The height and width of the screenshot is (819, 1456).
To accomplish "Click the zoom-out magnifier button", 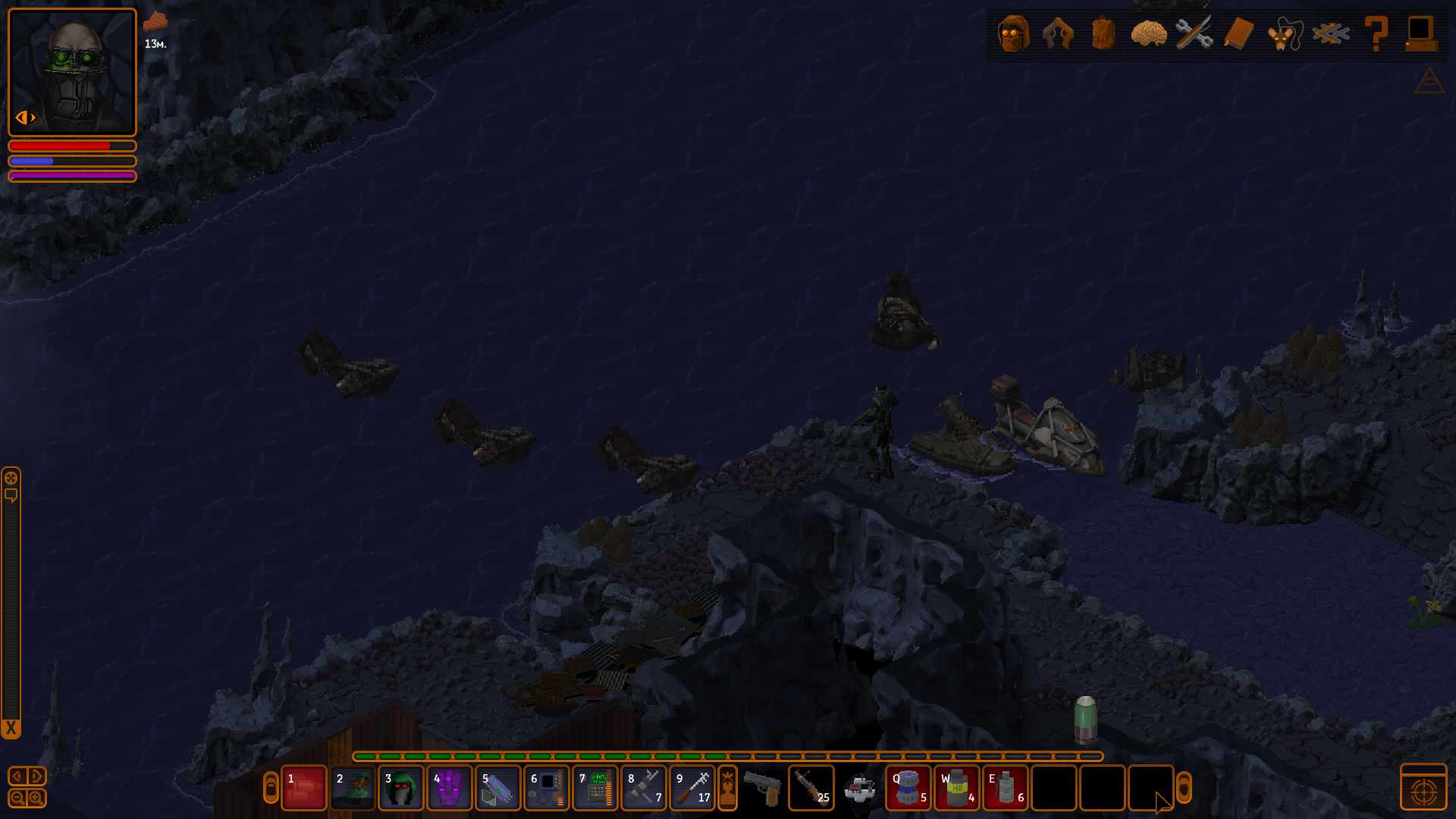I will (x=17, y=798).
